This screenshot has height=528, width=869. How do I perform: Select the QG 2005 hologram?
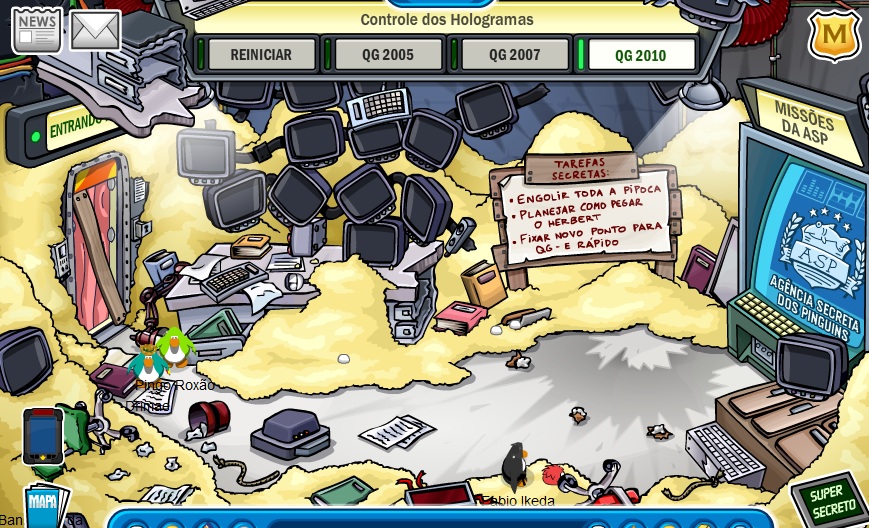387,55
